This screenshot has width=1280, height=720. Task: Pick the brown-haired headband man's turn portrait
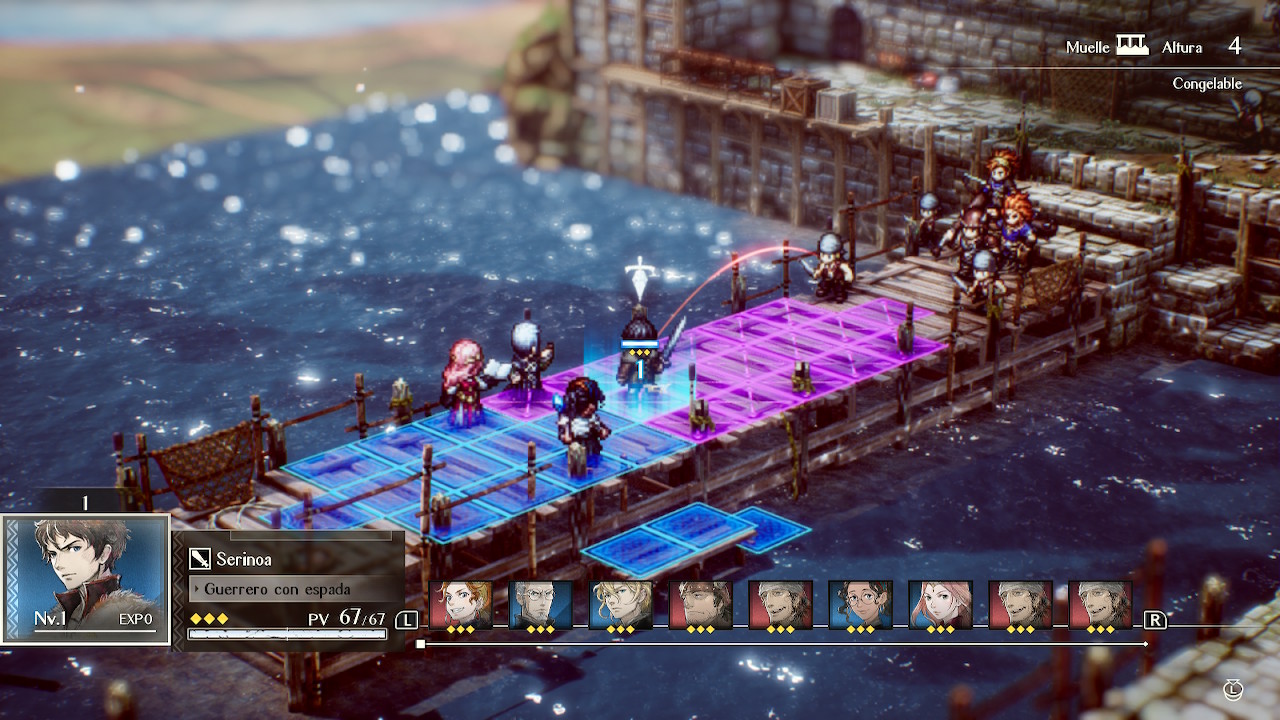point(700,605)
